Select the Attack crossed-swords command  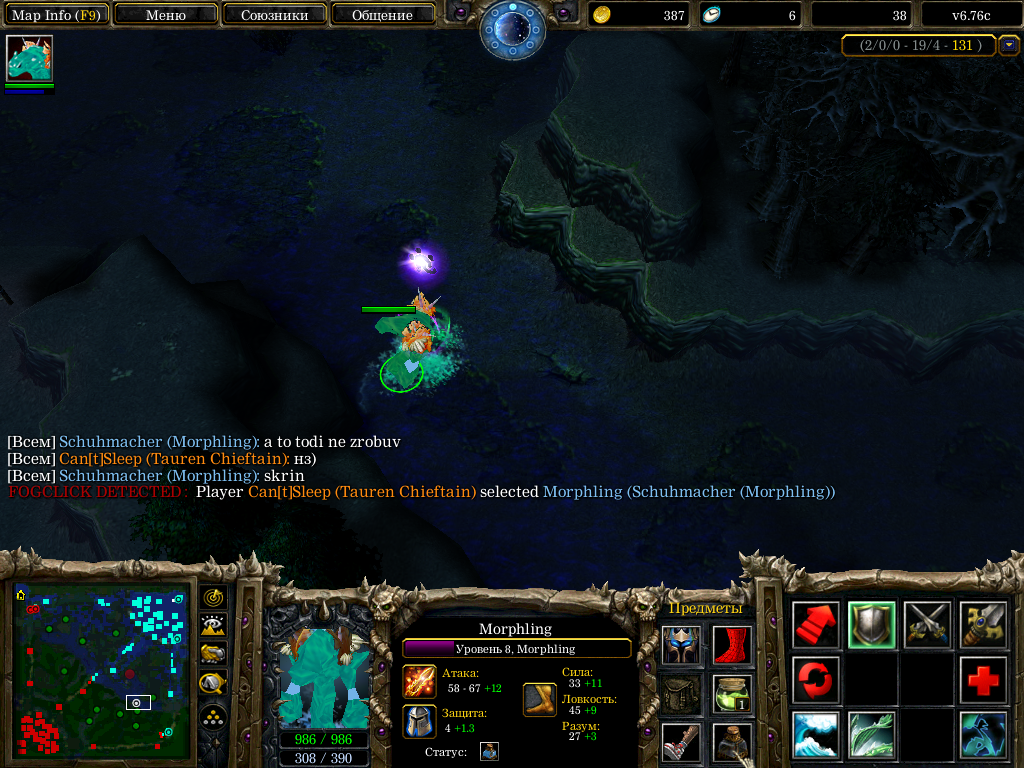click(x=928, y=625)
